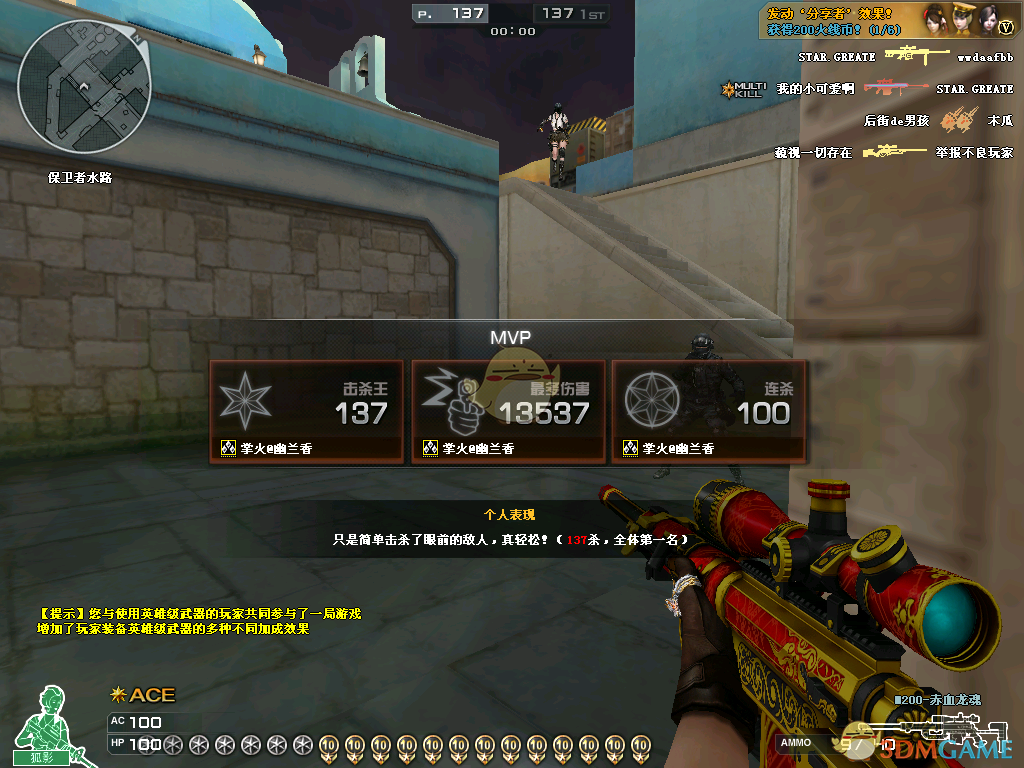Viewport: 1024px width, 768px height.
Task: Select the 最多伤害 13537 MVP card
Action: (508, 411)
